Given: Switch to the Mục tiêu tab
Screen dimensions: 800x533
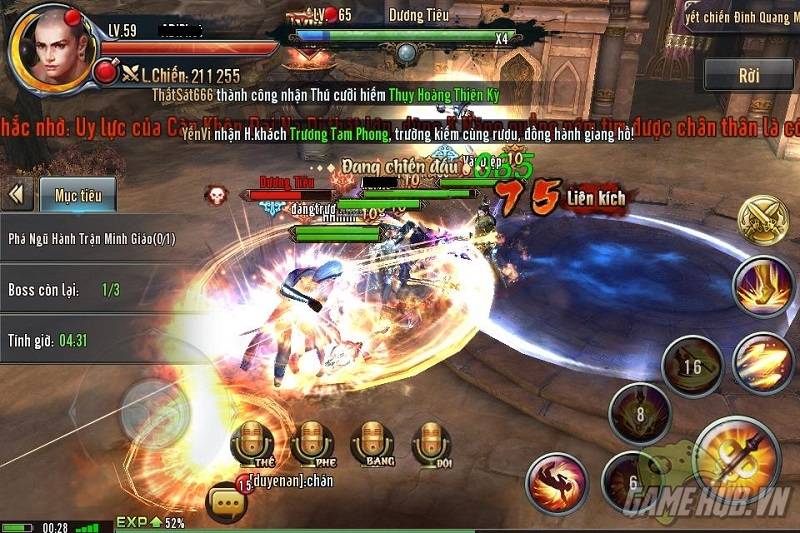Looking at the screenshot, I should [78, 195].
